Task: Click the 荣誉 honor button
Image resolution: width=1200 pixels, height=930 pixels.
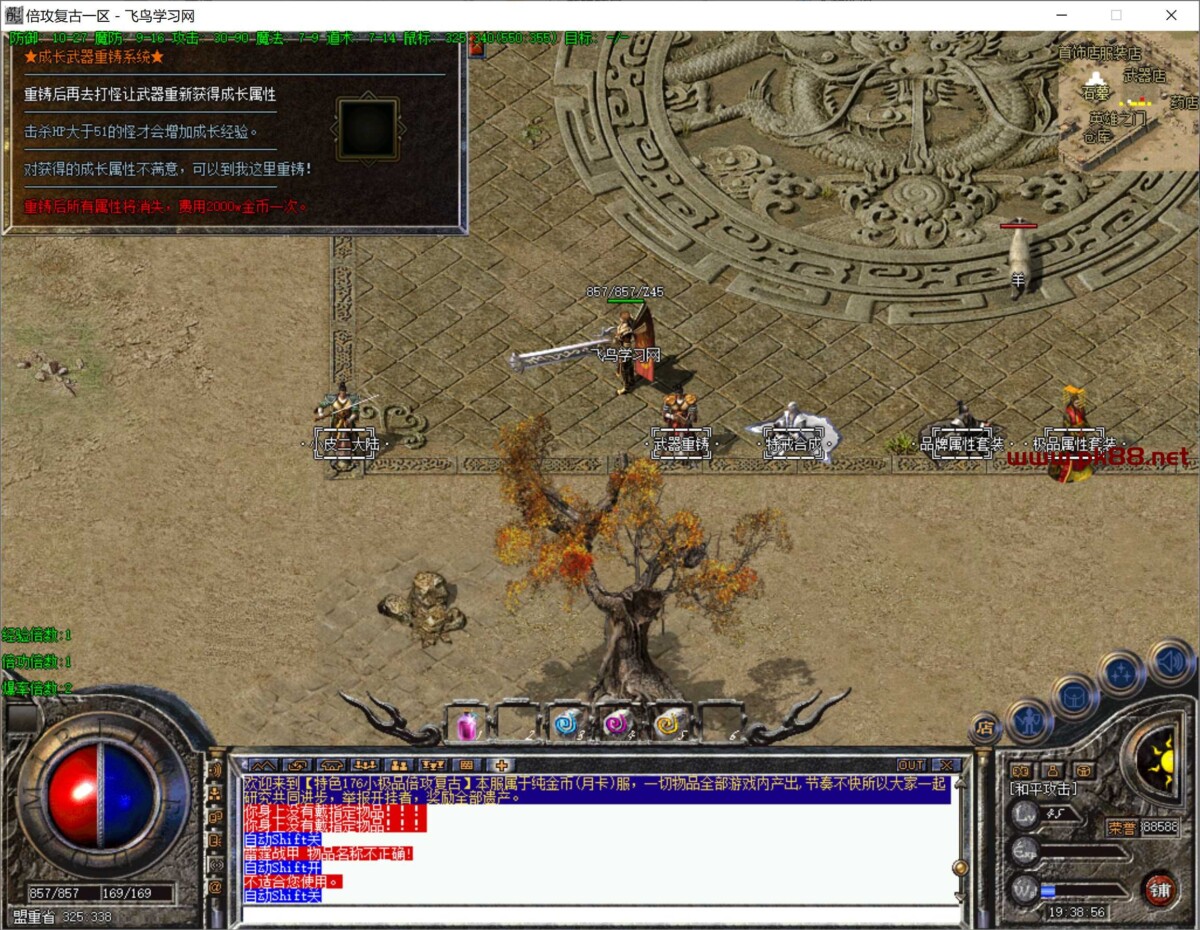Action: pyautogui.click(x=1121, y=828)
